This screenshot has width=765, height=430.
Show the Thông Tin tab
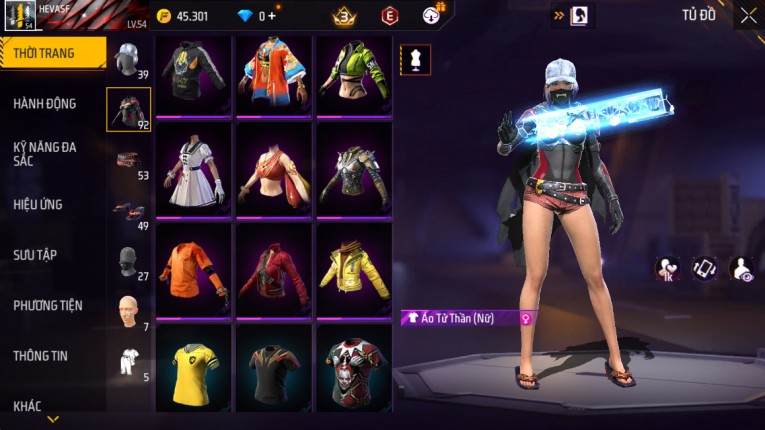tap(40, 355)
